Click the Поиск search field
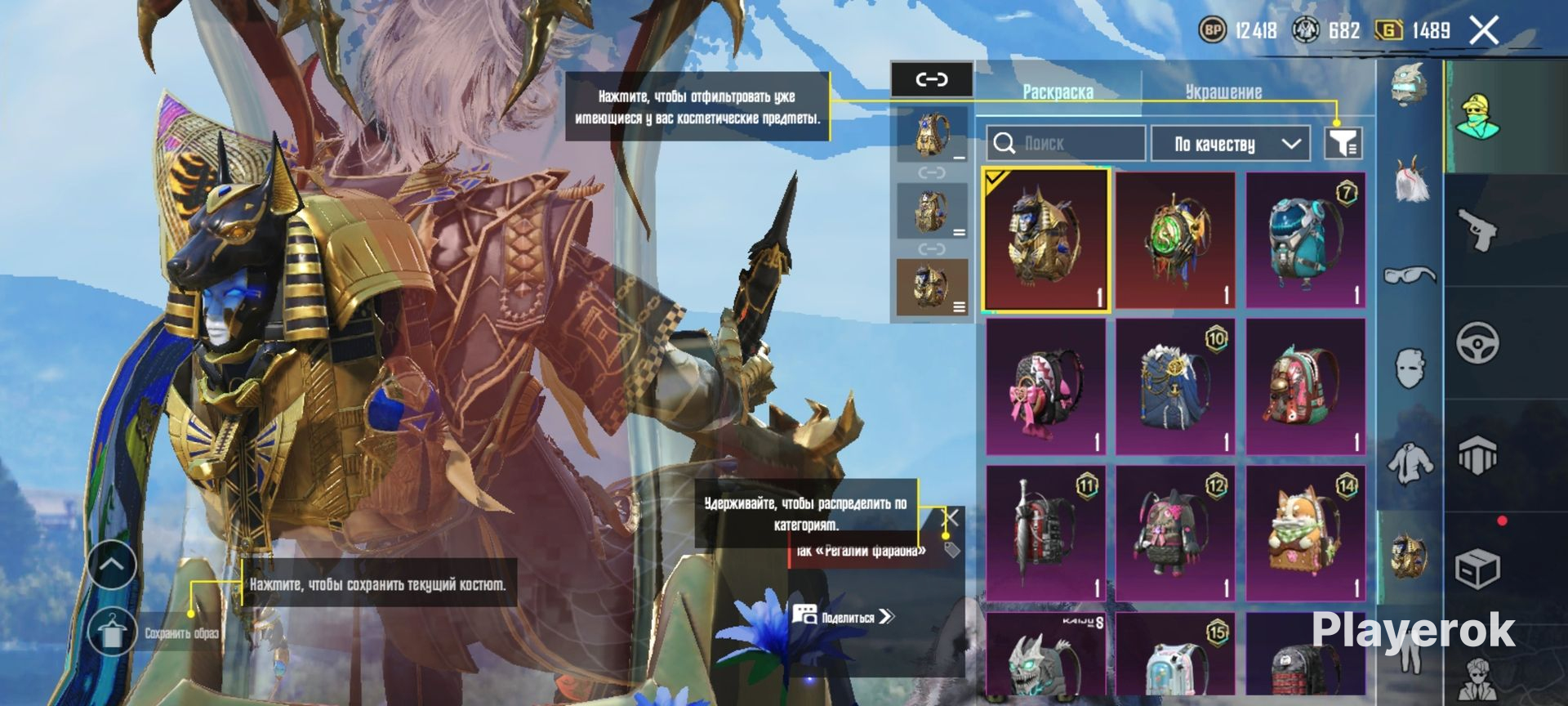Image resolution: width=1568 pixels, height=706 pixels. click(1065, 144)
